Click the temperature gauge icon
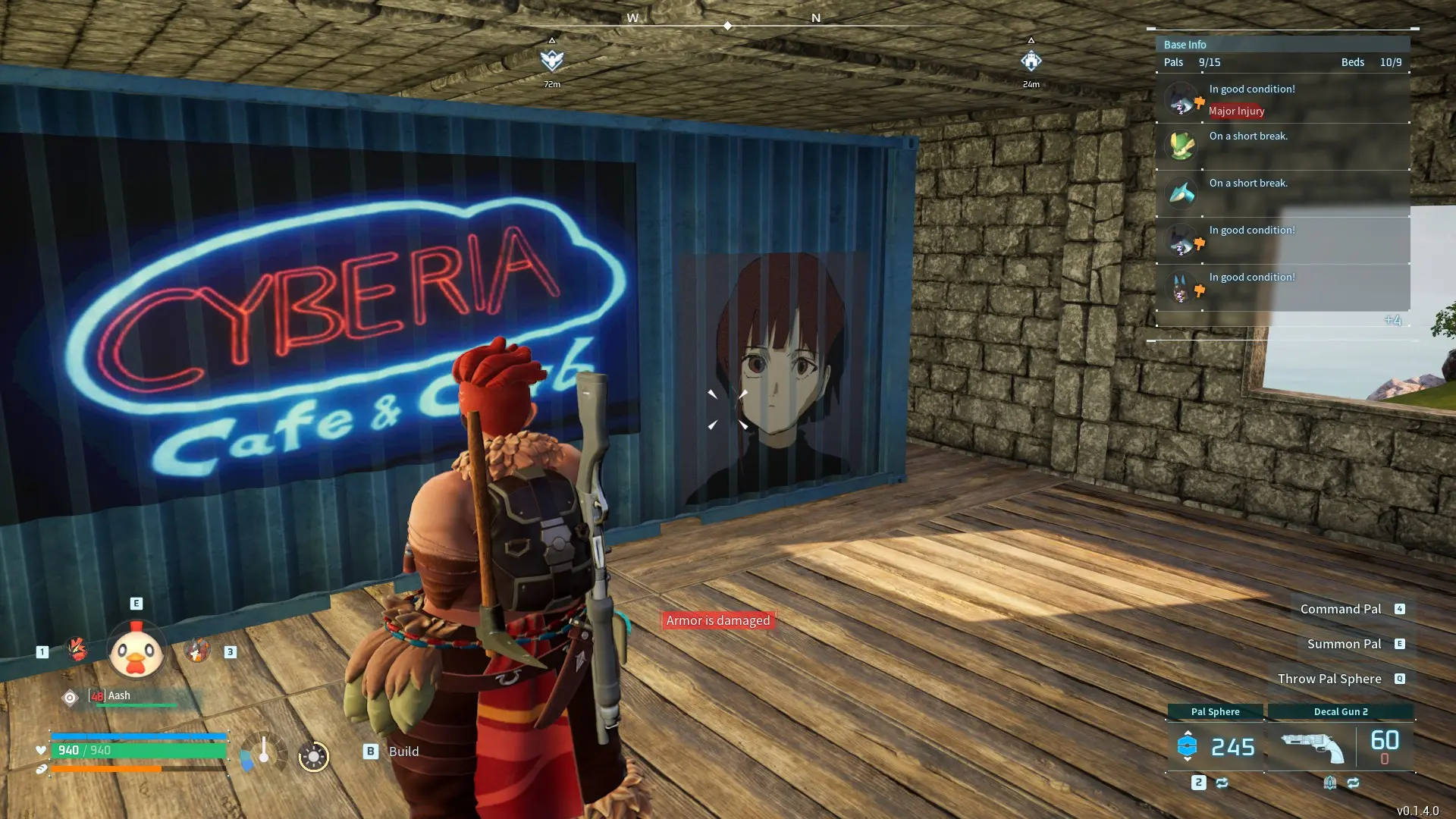The height and width of the screenshot is (819, 1456). pyautogui.click(x=263, y=752)
